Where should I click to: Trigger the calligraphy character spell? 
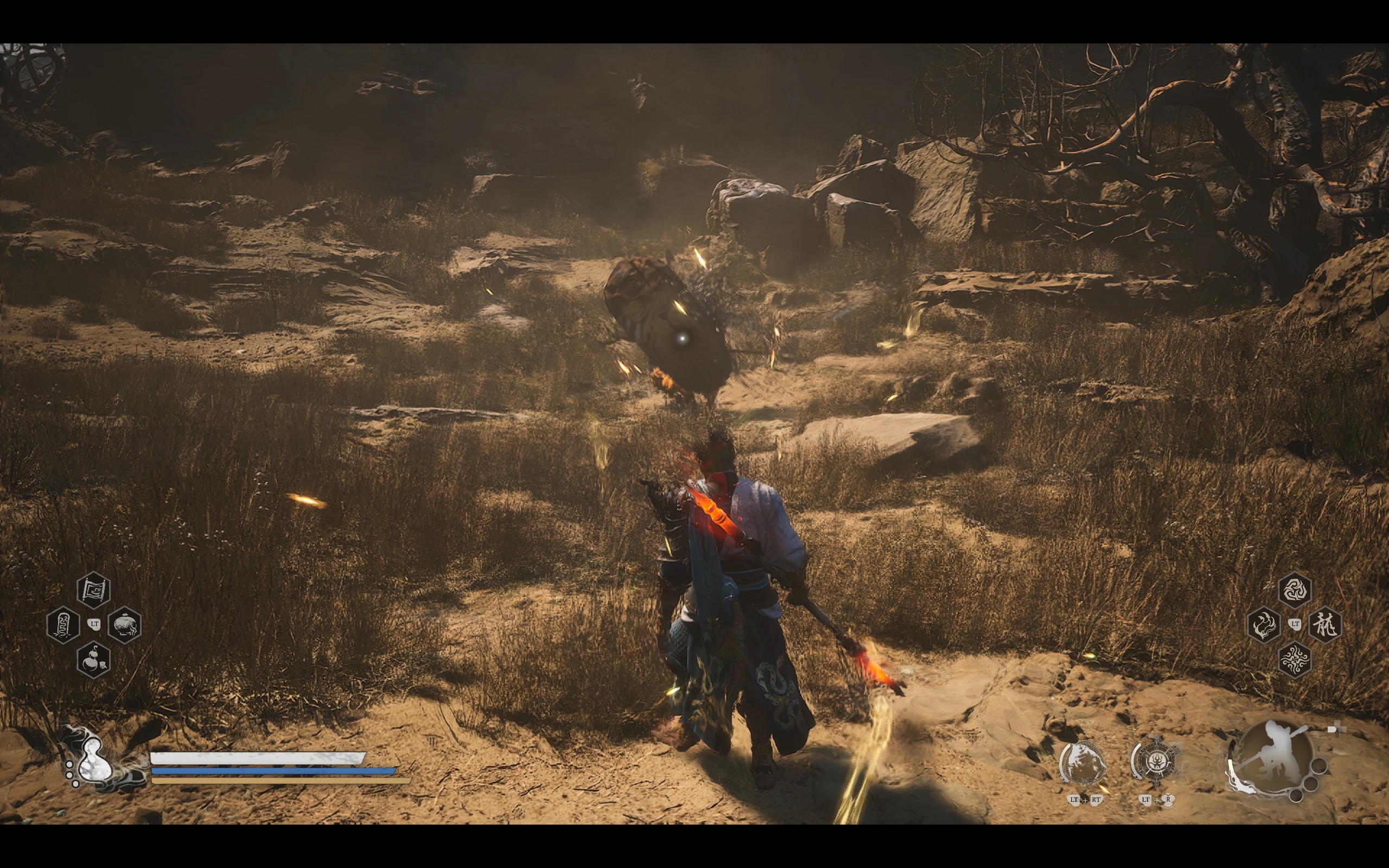click(1325, 624)
